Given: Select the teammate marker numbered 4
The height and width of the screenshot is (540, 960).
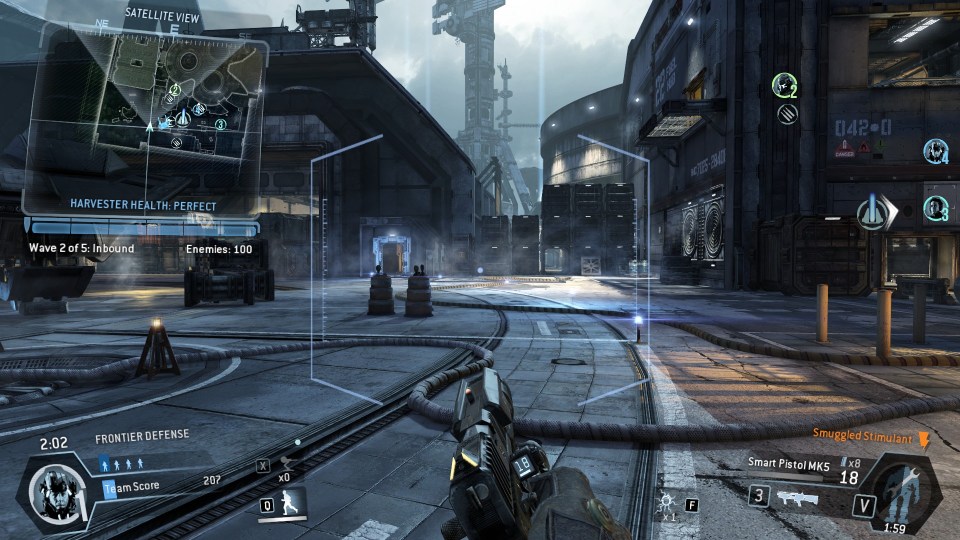Looking at the screenshot, I should [935, 151].
